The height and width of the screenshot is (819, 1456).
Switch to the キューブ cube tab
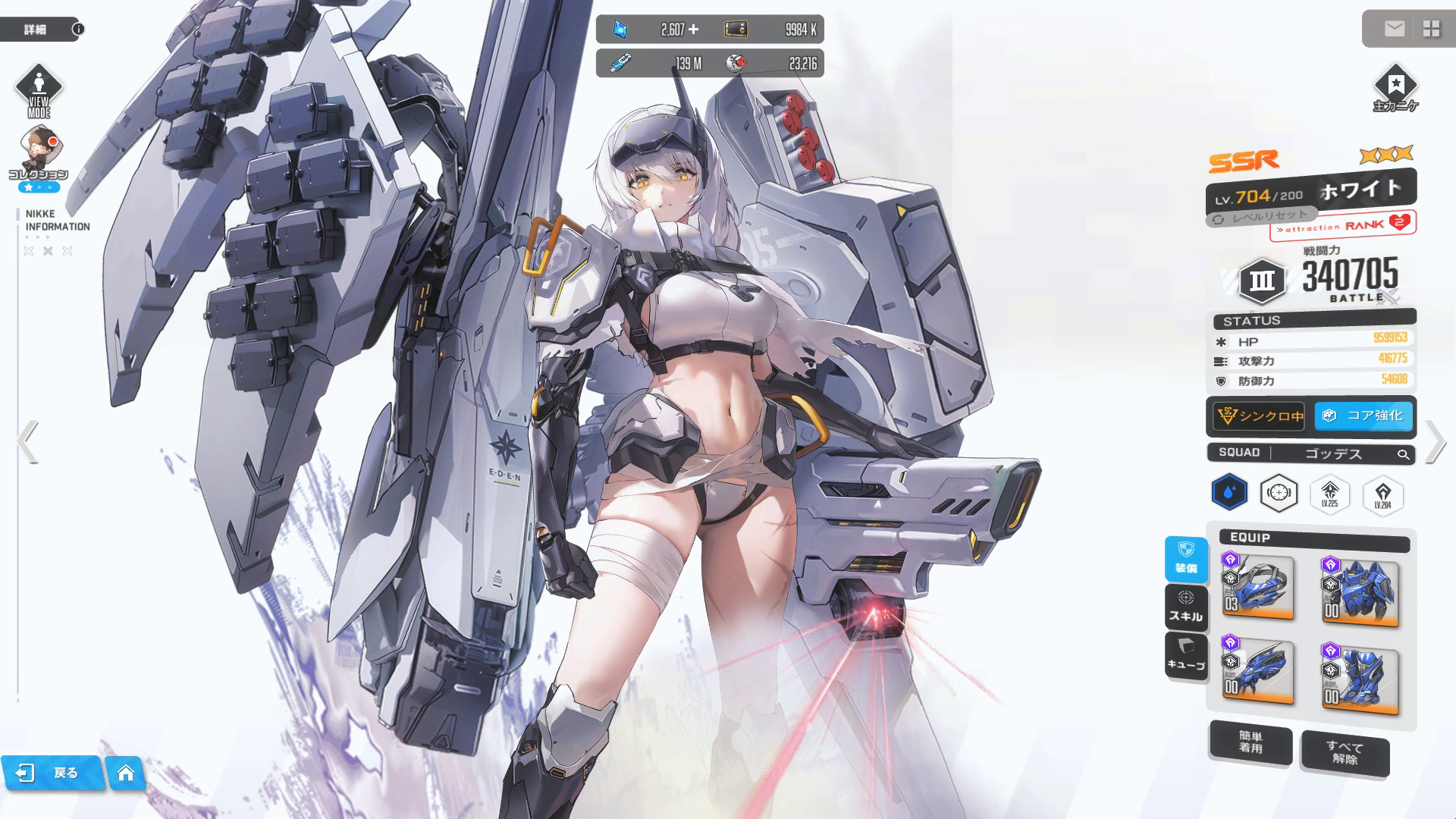pyautogui.click(x=1186, y=656)
